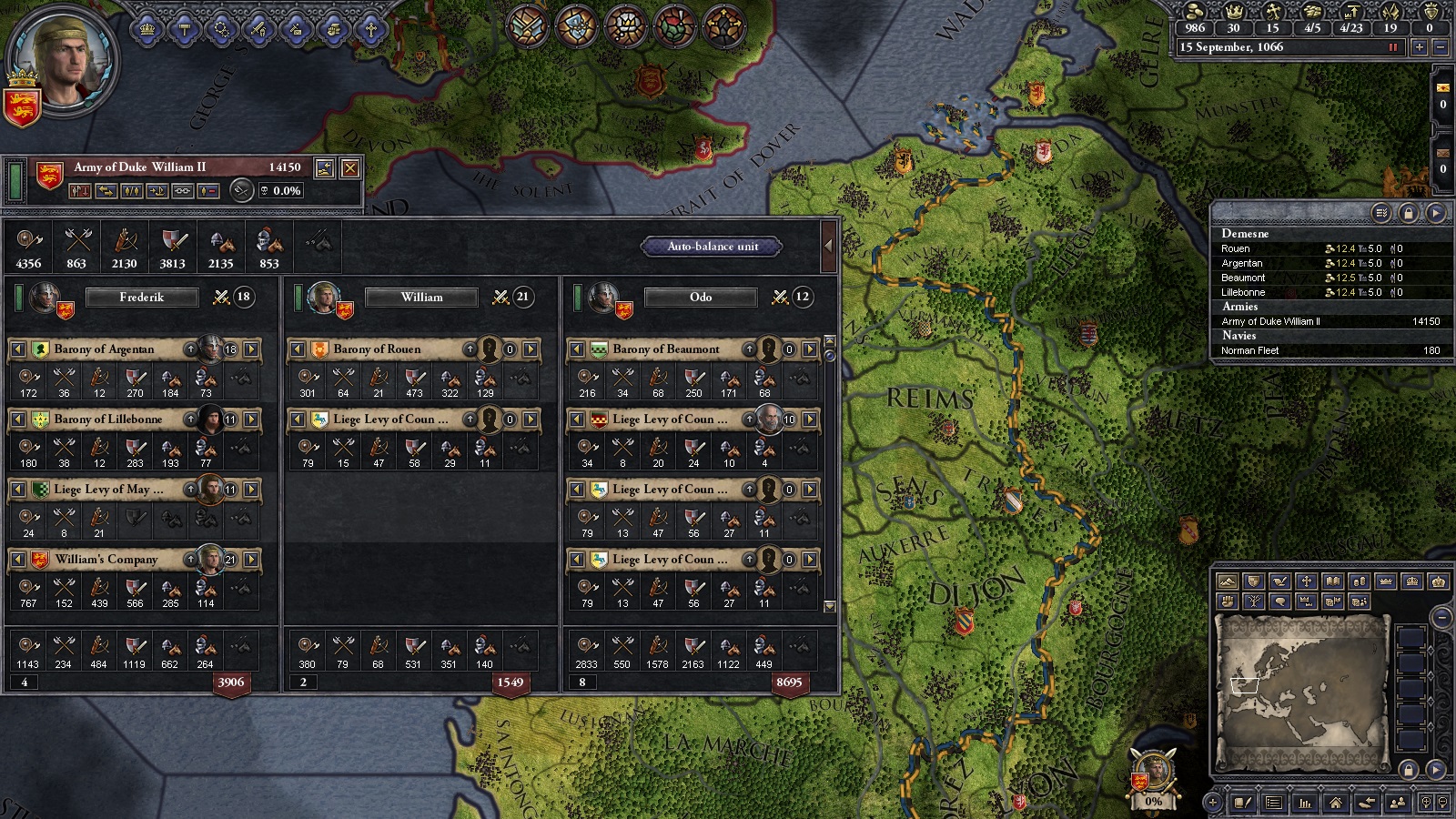Choose the Barony of Lillebonne unit
Viewport: 1456px width, 819px height.
click(109, 420)
